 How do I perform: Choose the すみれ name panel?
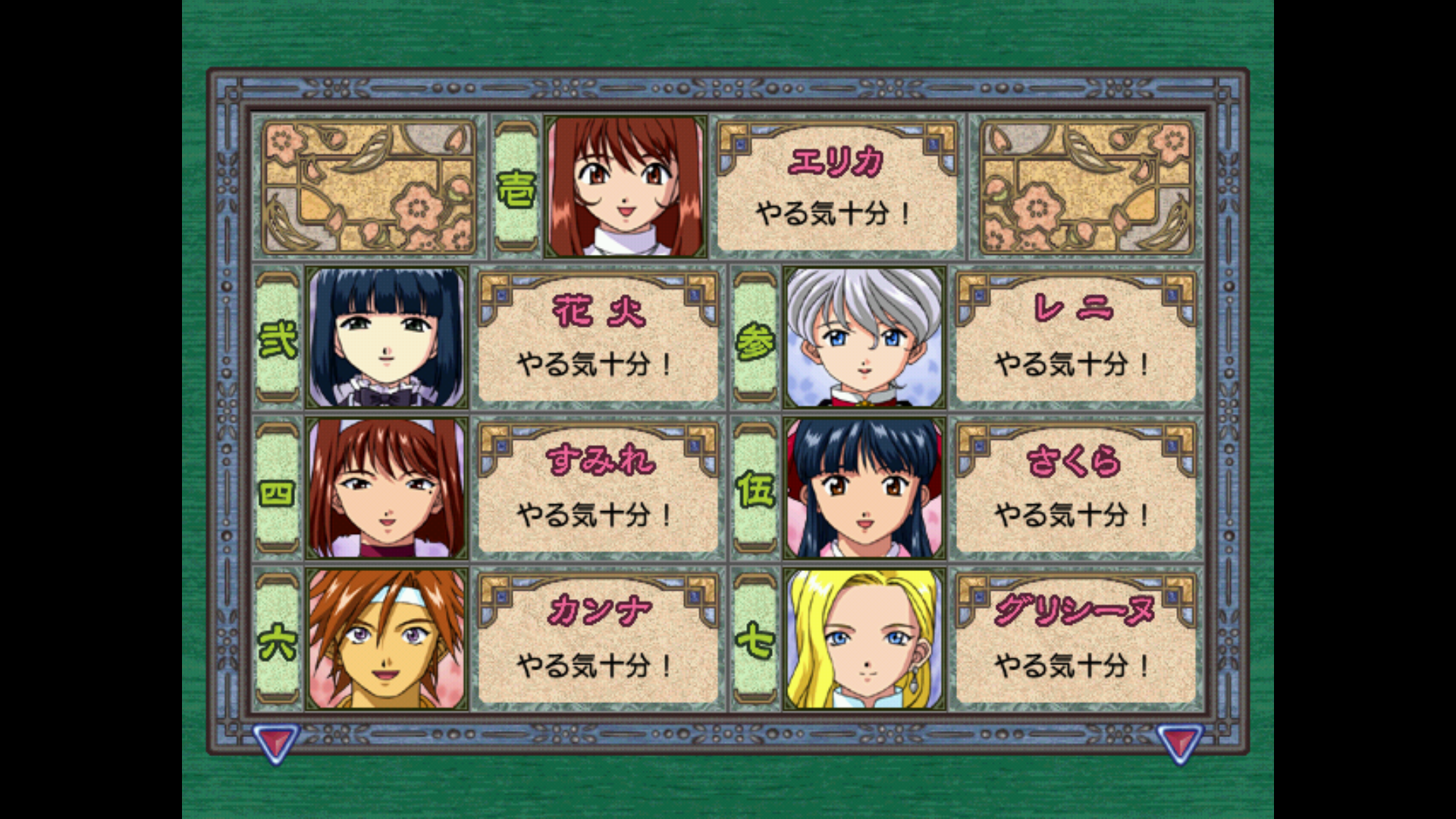[598, 488]
